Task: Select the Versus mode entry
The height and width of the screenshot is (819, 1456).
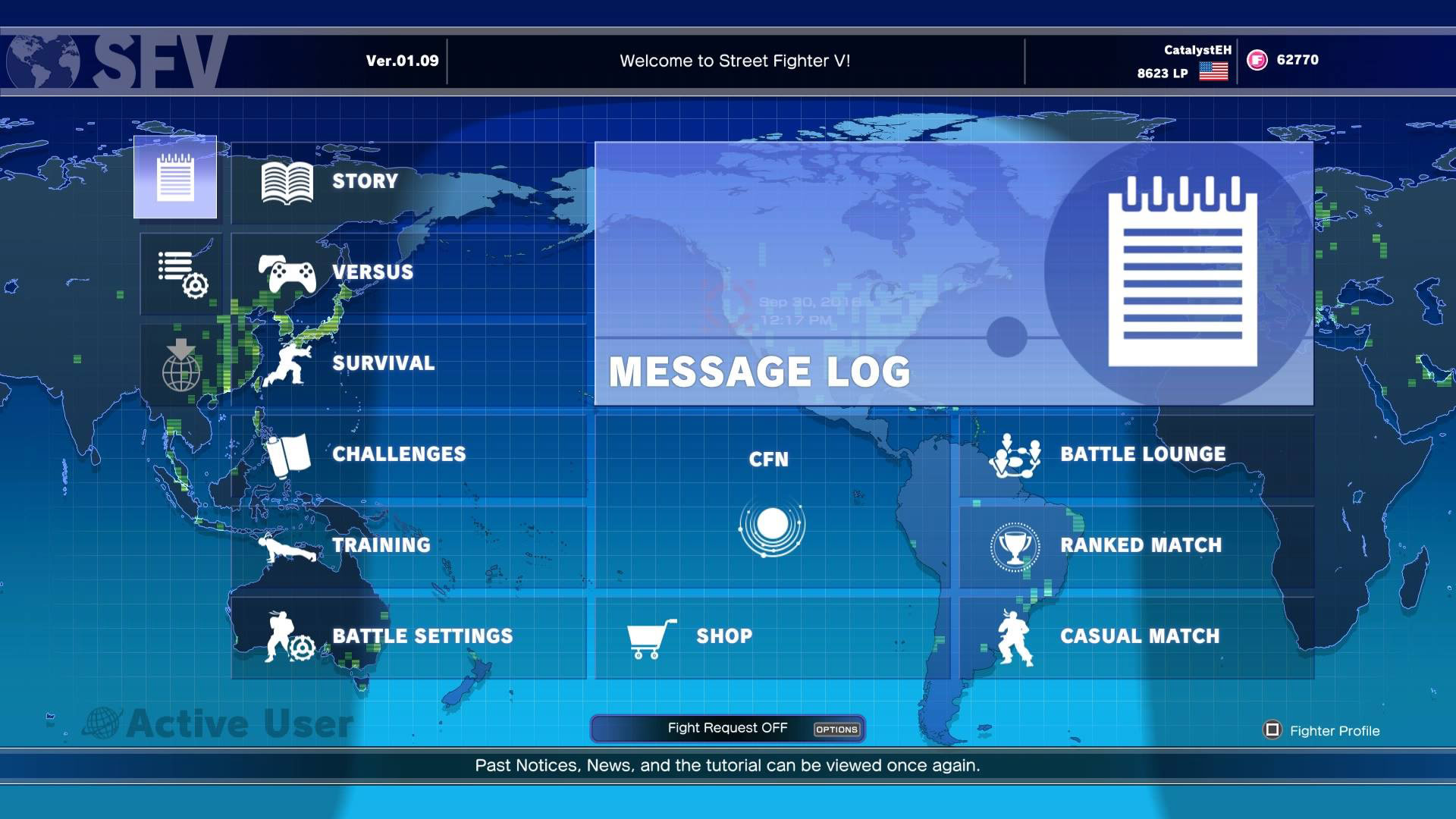Action: tap(408, 273)
